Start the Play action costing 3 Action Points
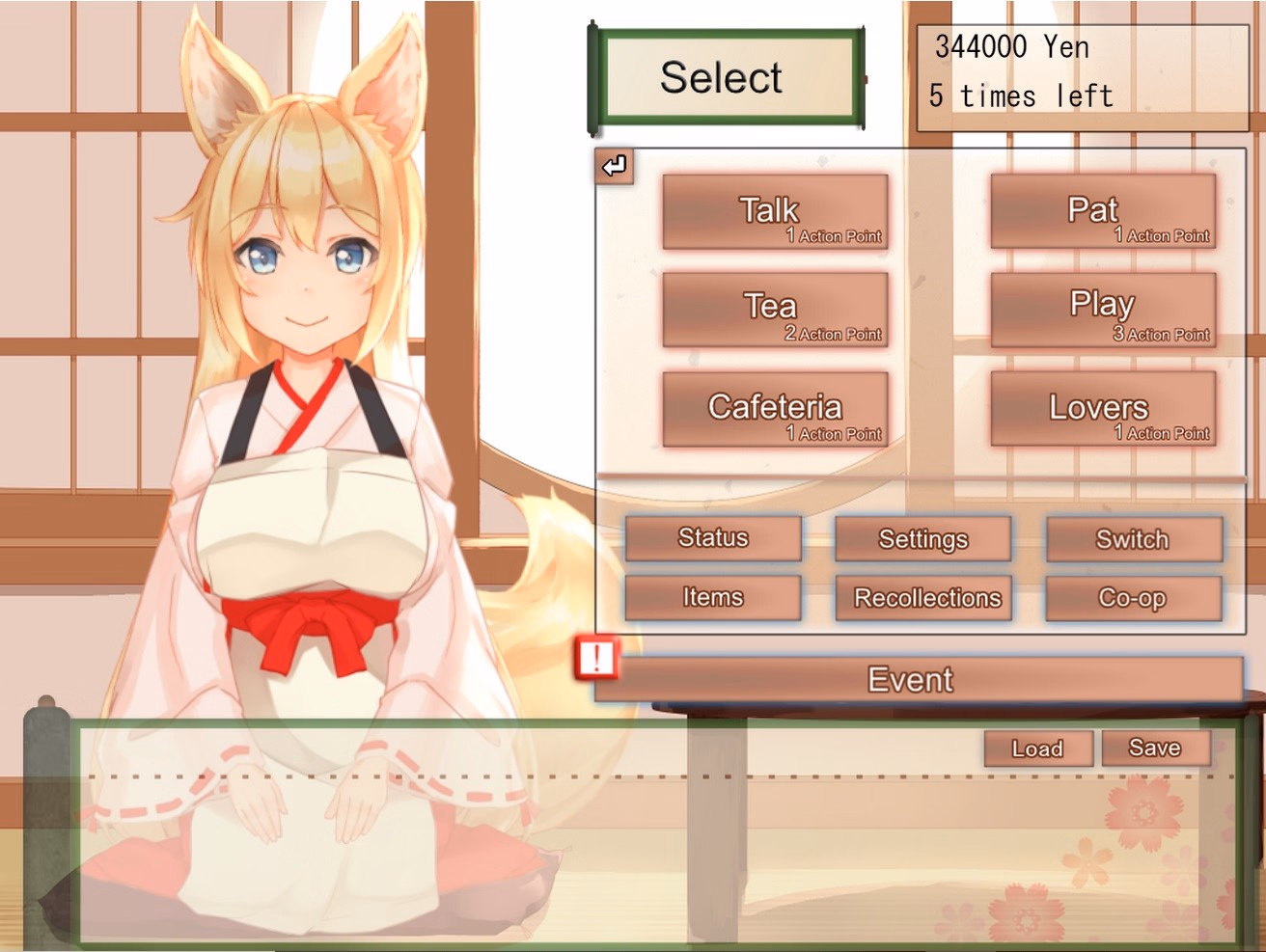Image resolution: width=1266 pixels, height=952 pixels. tap(1104, 313)
